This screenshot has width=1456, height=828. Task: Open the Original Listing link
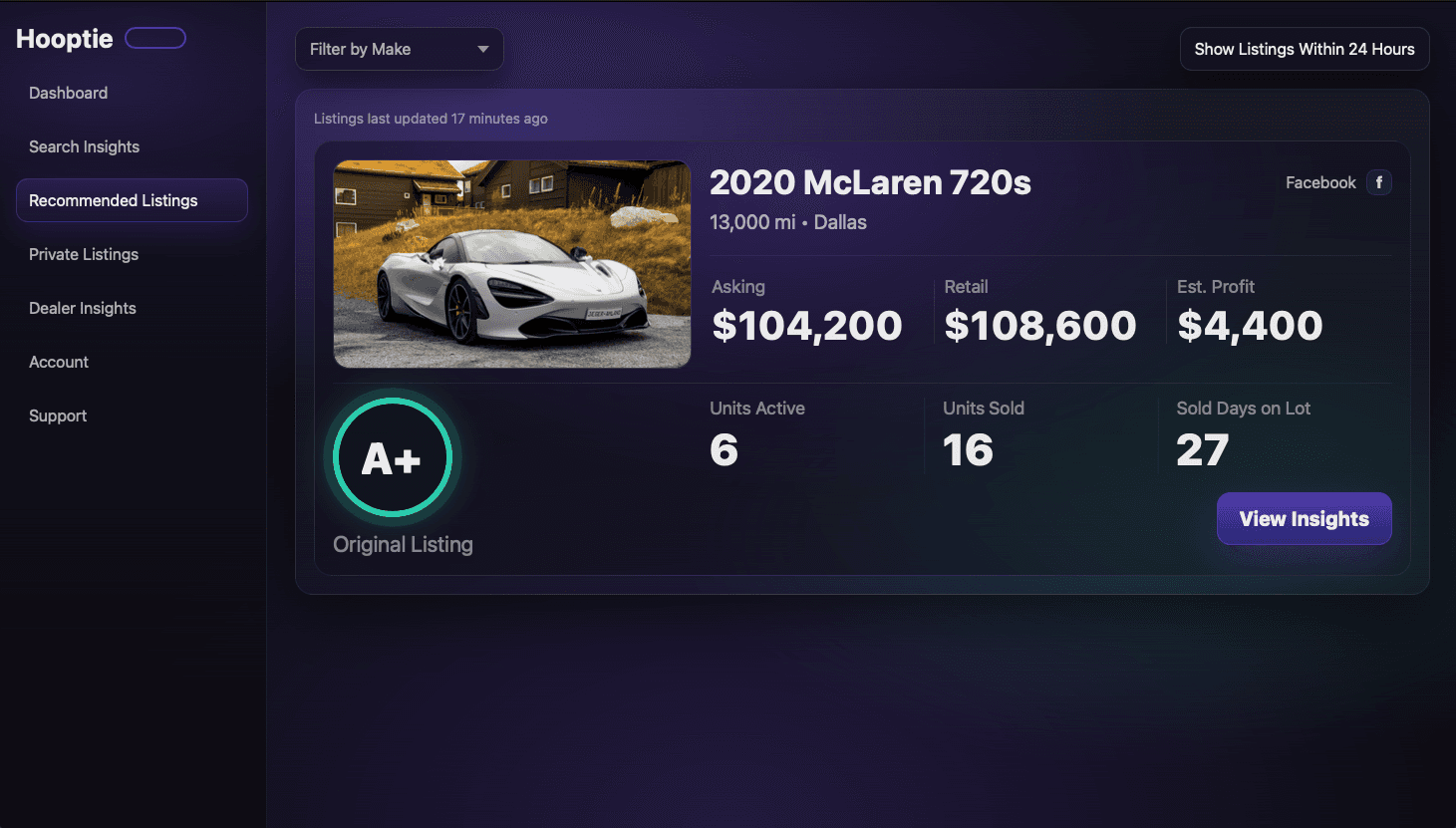[403, 544]
